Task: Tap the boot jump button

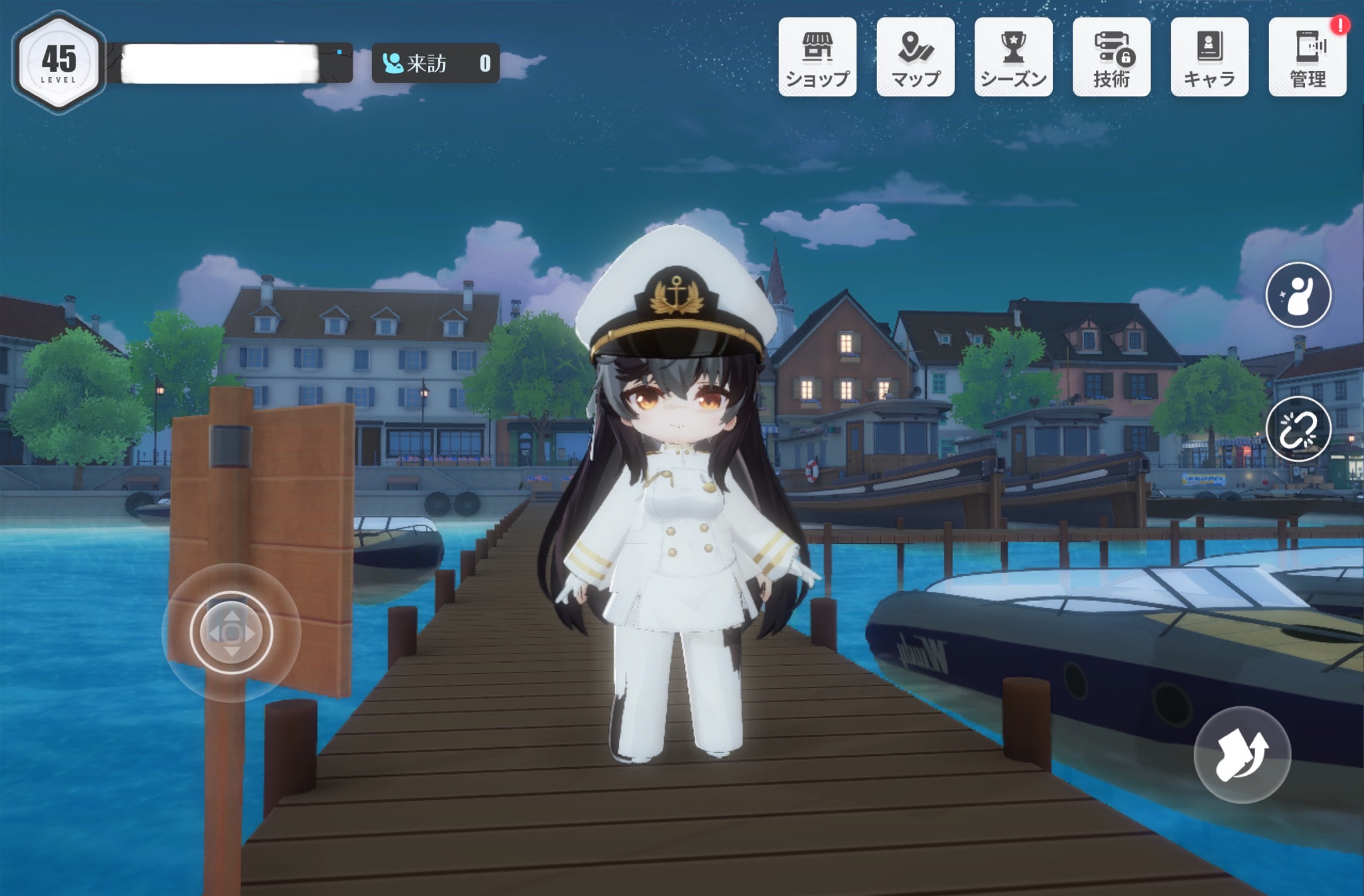Action: pyautogui.click(x=1242, y=754)
